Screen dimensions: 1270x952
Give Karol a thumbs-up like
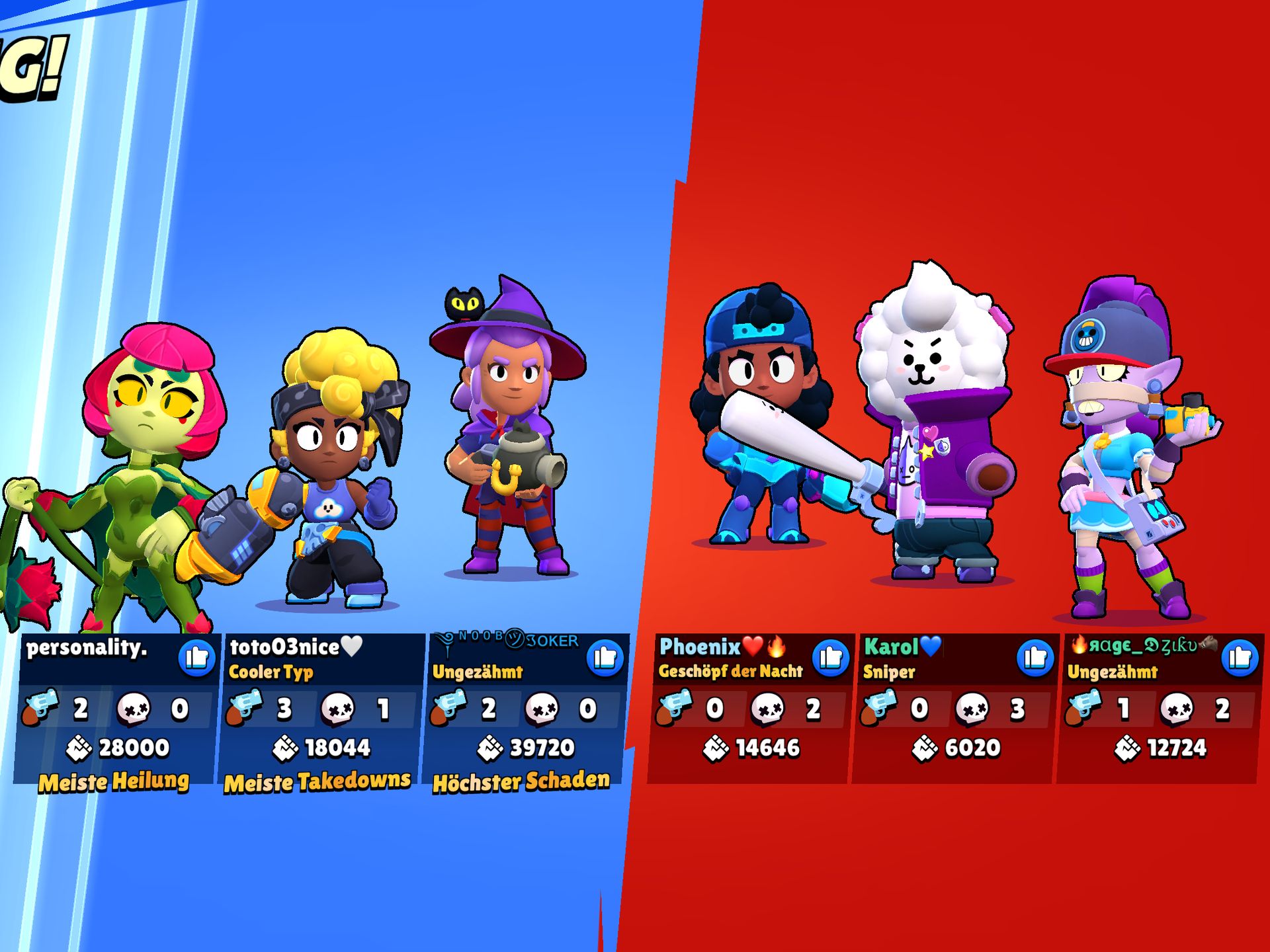1035,658
